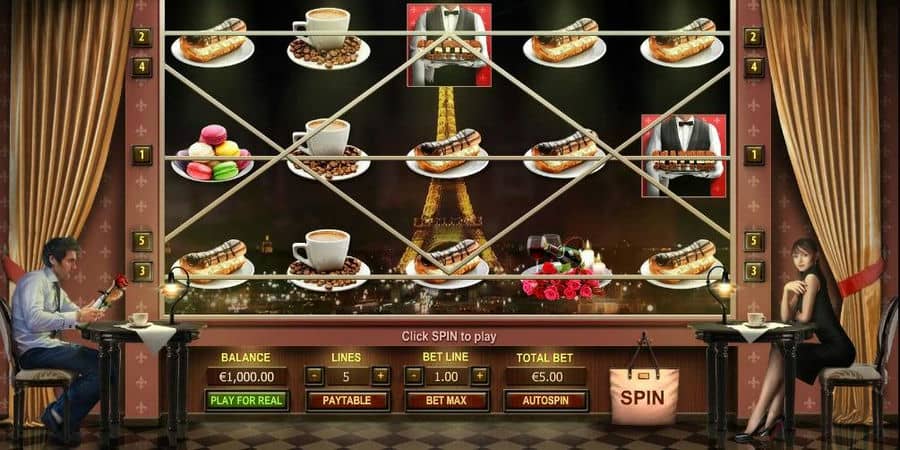Raise the BET LINE amount

[480, 376]
